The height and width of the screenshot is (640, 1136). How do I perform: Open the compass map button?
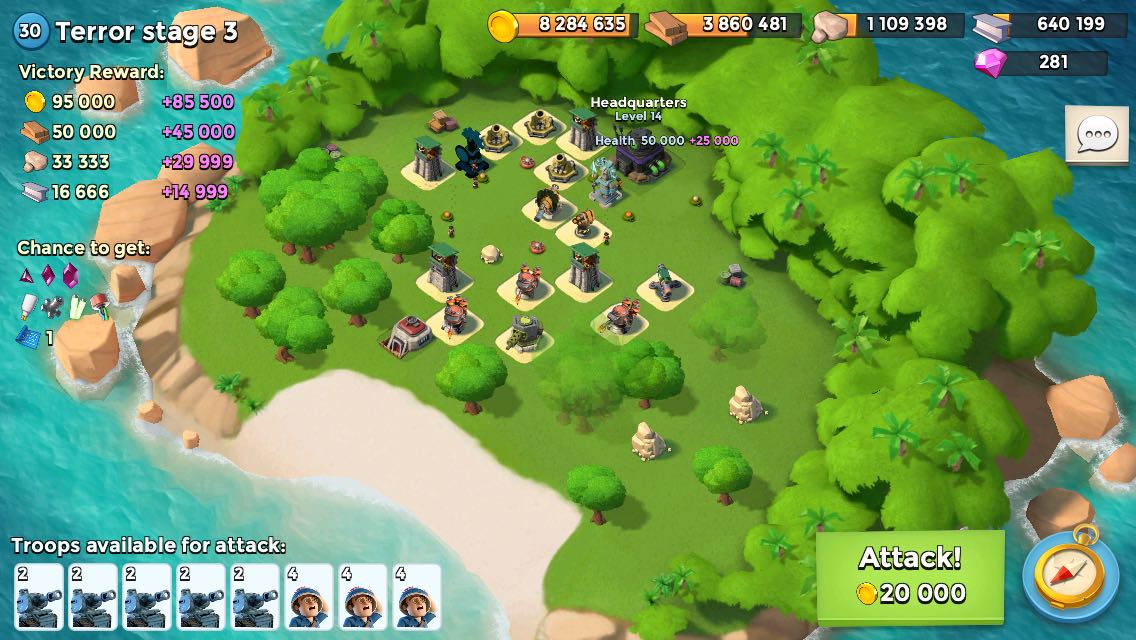(x=1070, y=576)
